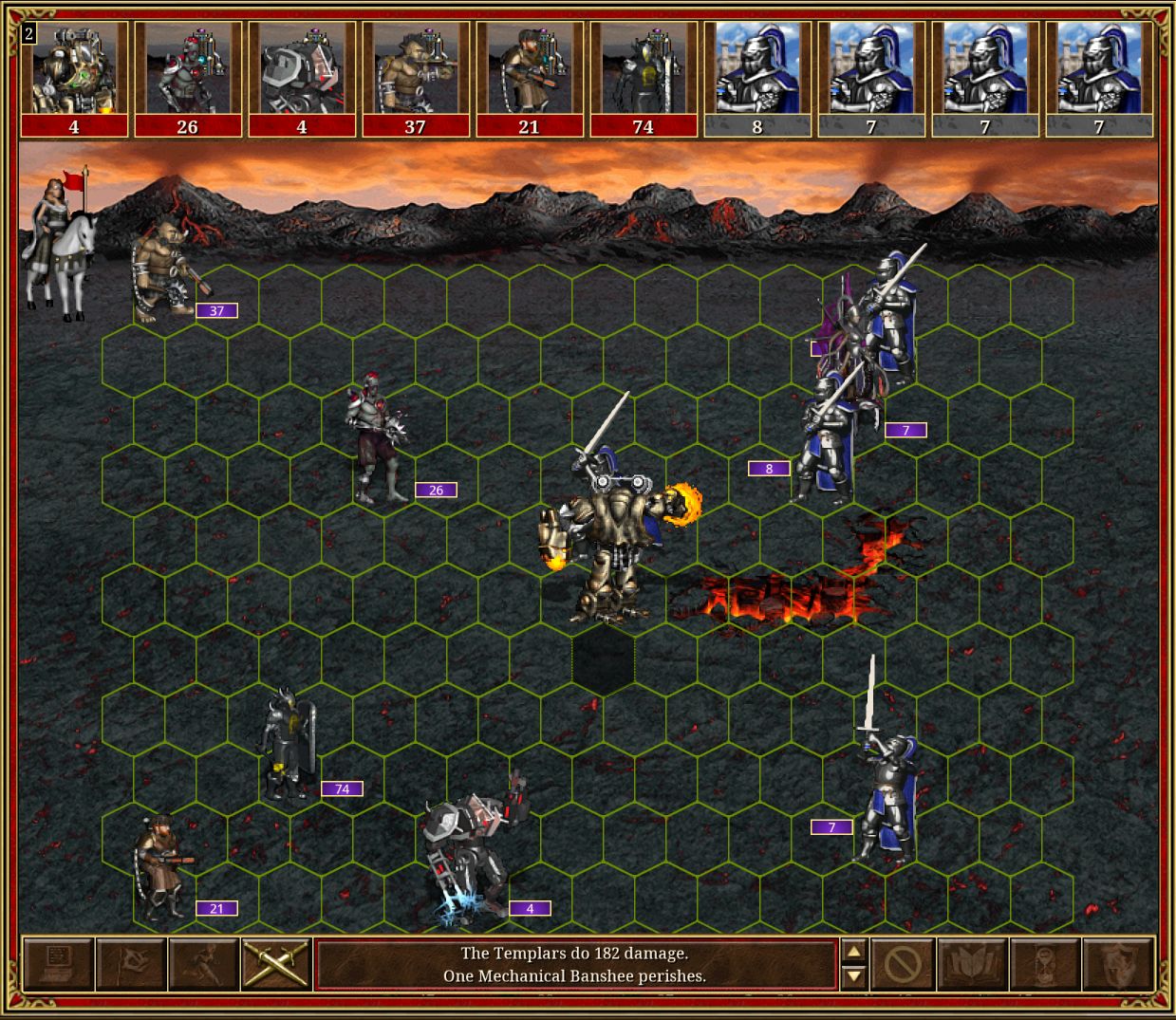Click the crossed-out circle button
The image size is (1176, 1020).
[x=902, y=965]
